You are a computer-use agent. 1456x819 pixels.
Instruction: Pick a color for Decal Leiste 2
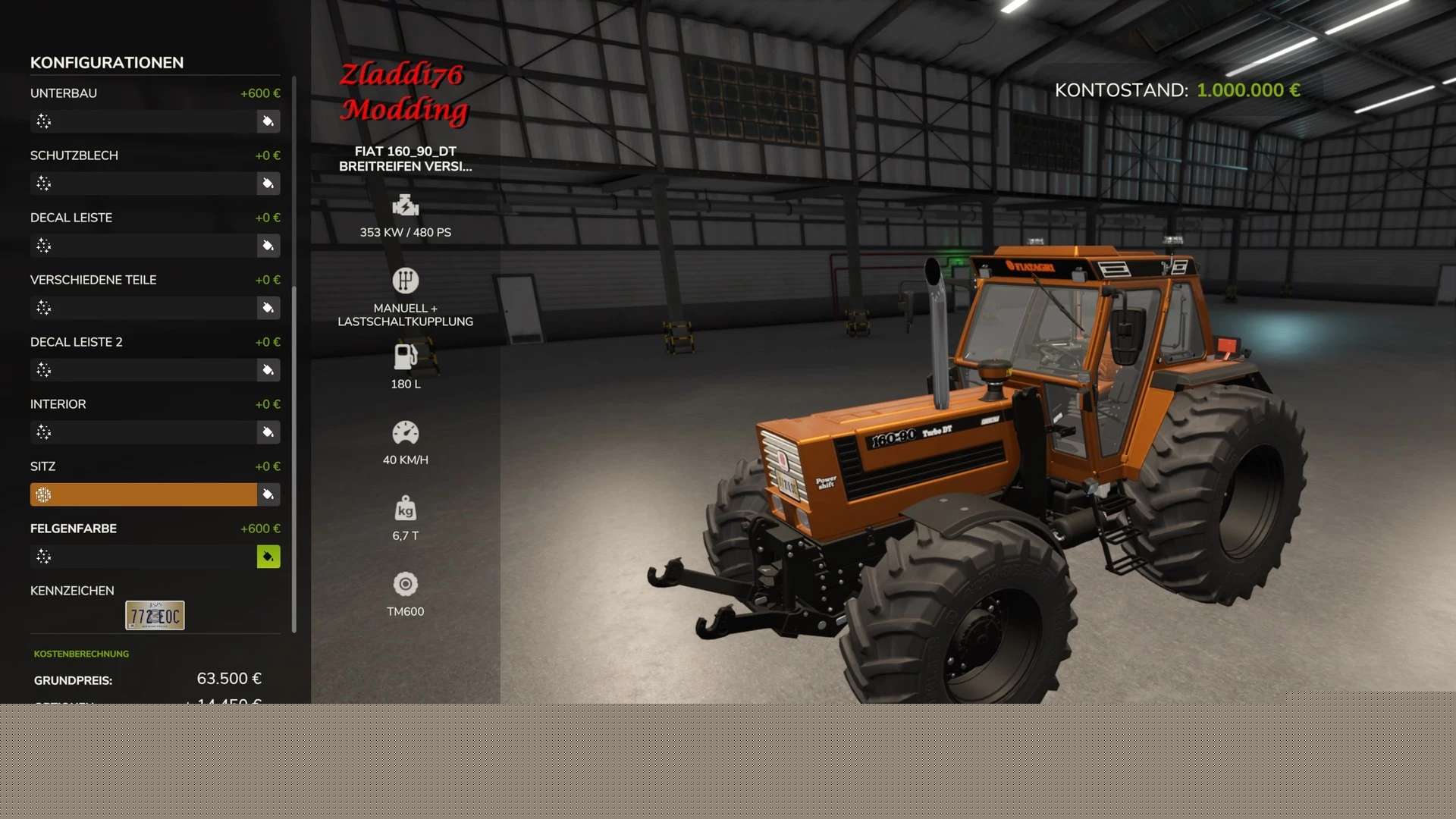[268, 370]
